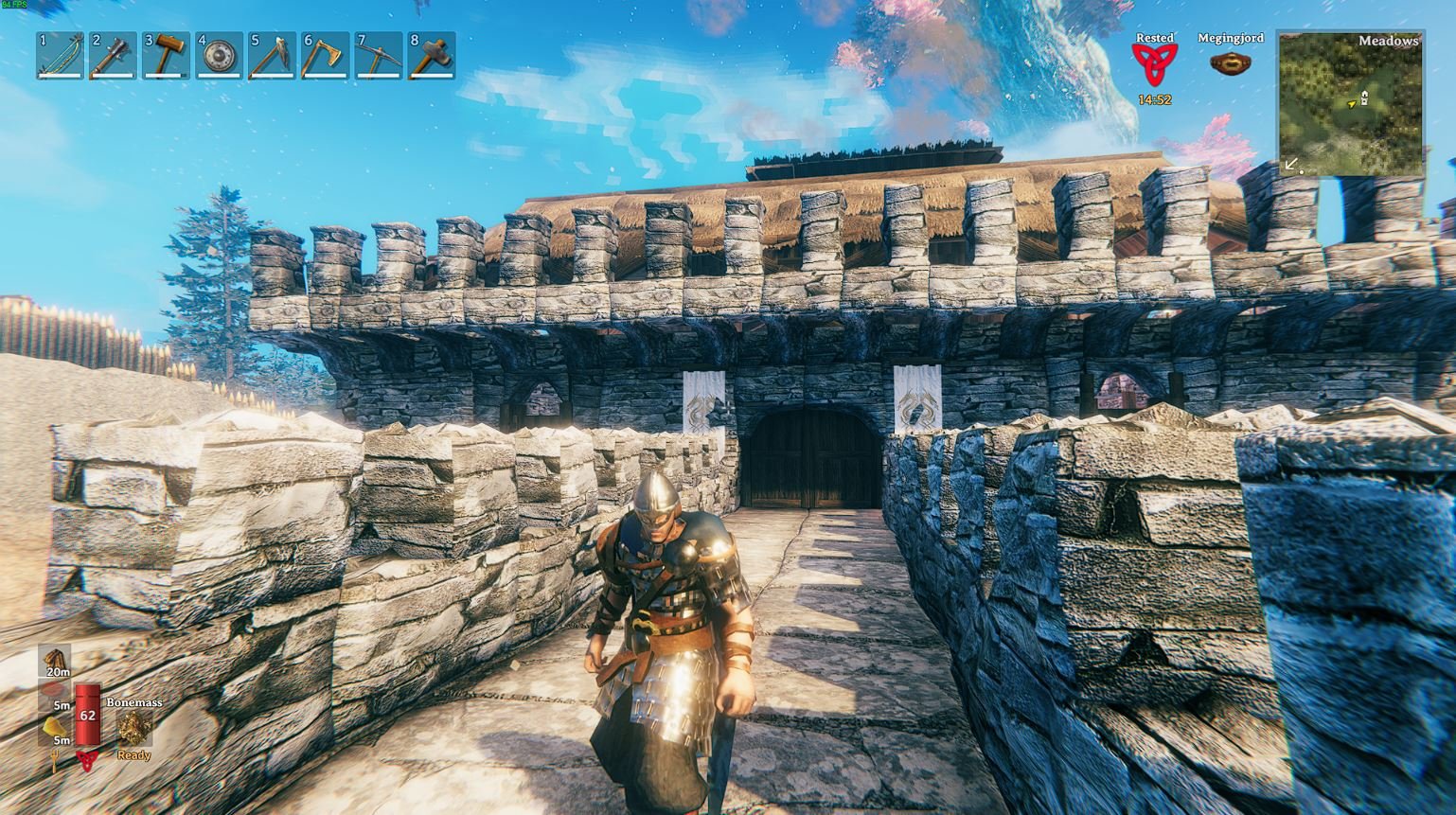Pick the bronze axe in slot 6
Viewport: 1456px width, 815px height.
click(325, 55)
